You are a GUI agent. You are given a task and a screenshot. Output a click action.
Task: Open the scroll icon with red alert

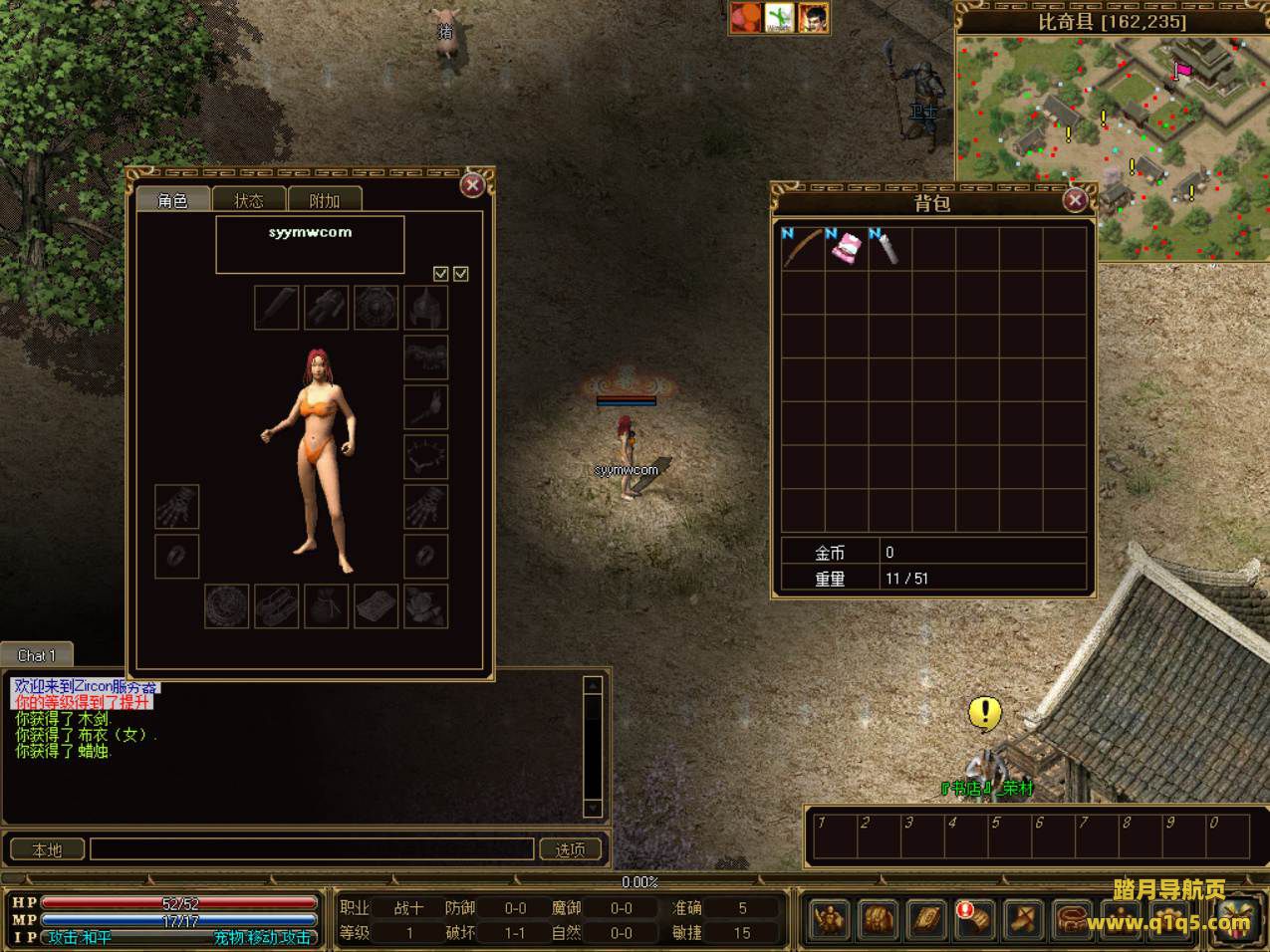pyautogui.click(x=975, y=918)
